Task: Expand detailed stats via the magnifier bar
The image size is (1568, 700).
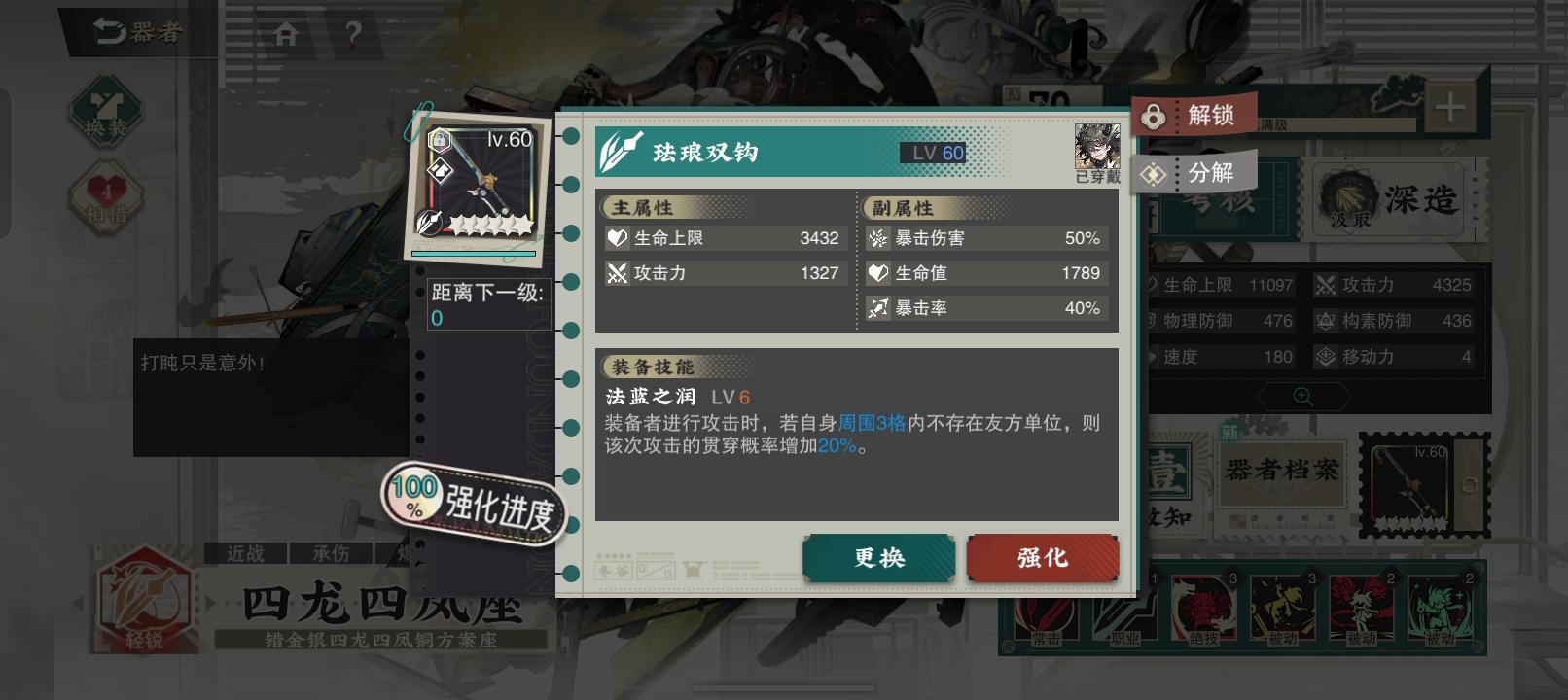Action: coord(1303,396)
